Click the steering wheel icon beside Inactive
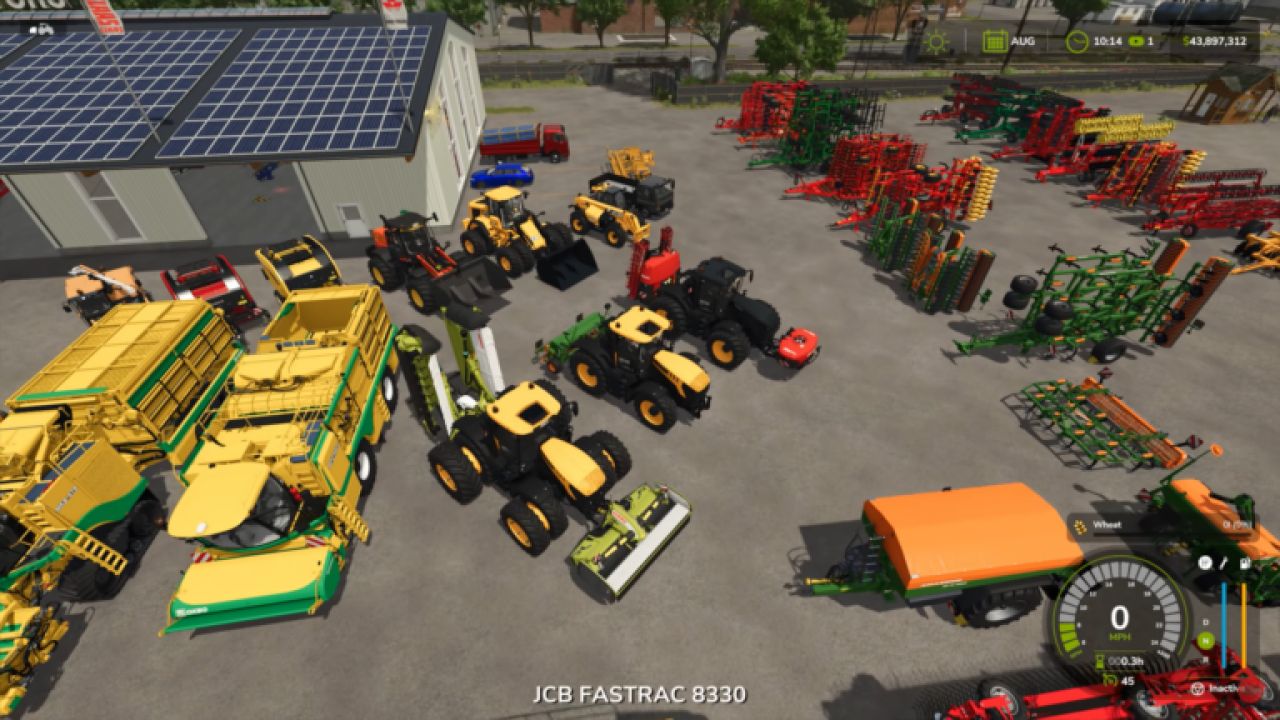 coord(1197,687)
